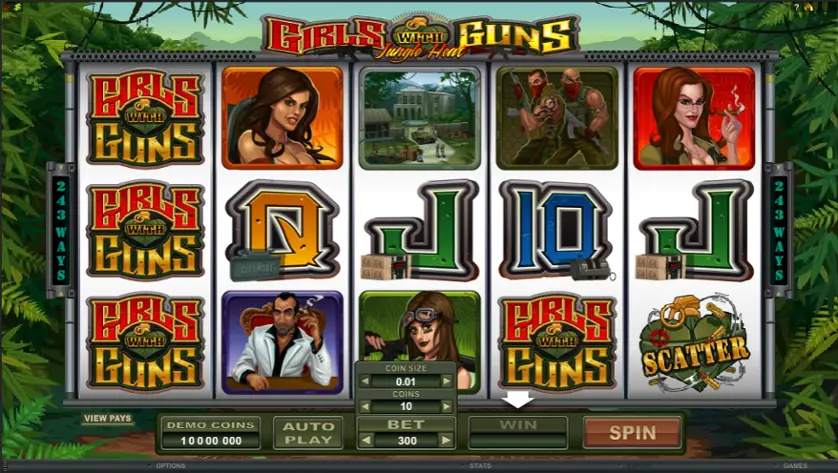Open the Stats panel
This screenshot has width=838, height=473.
pos(480,466)
